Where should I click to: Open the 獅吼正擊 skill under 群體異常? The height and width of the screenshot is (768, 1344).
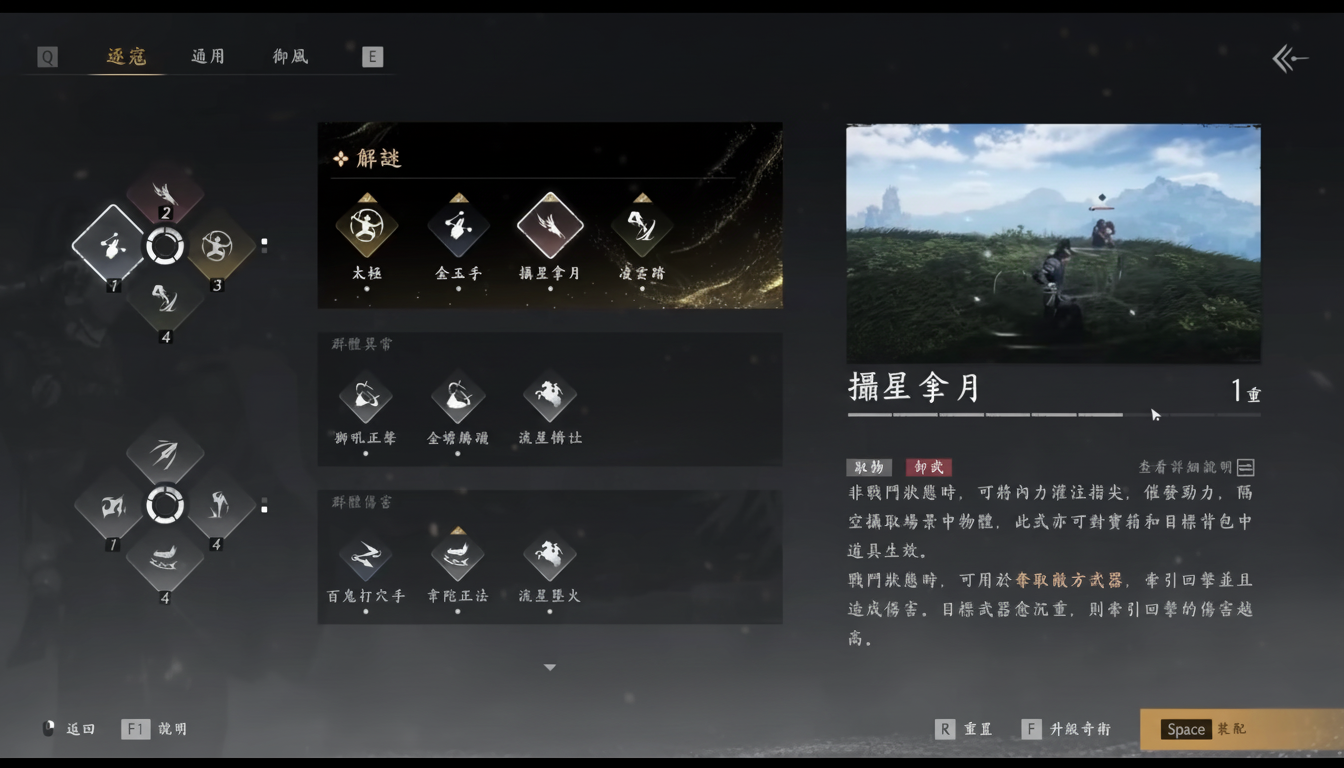tap(366, 397)
